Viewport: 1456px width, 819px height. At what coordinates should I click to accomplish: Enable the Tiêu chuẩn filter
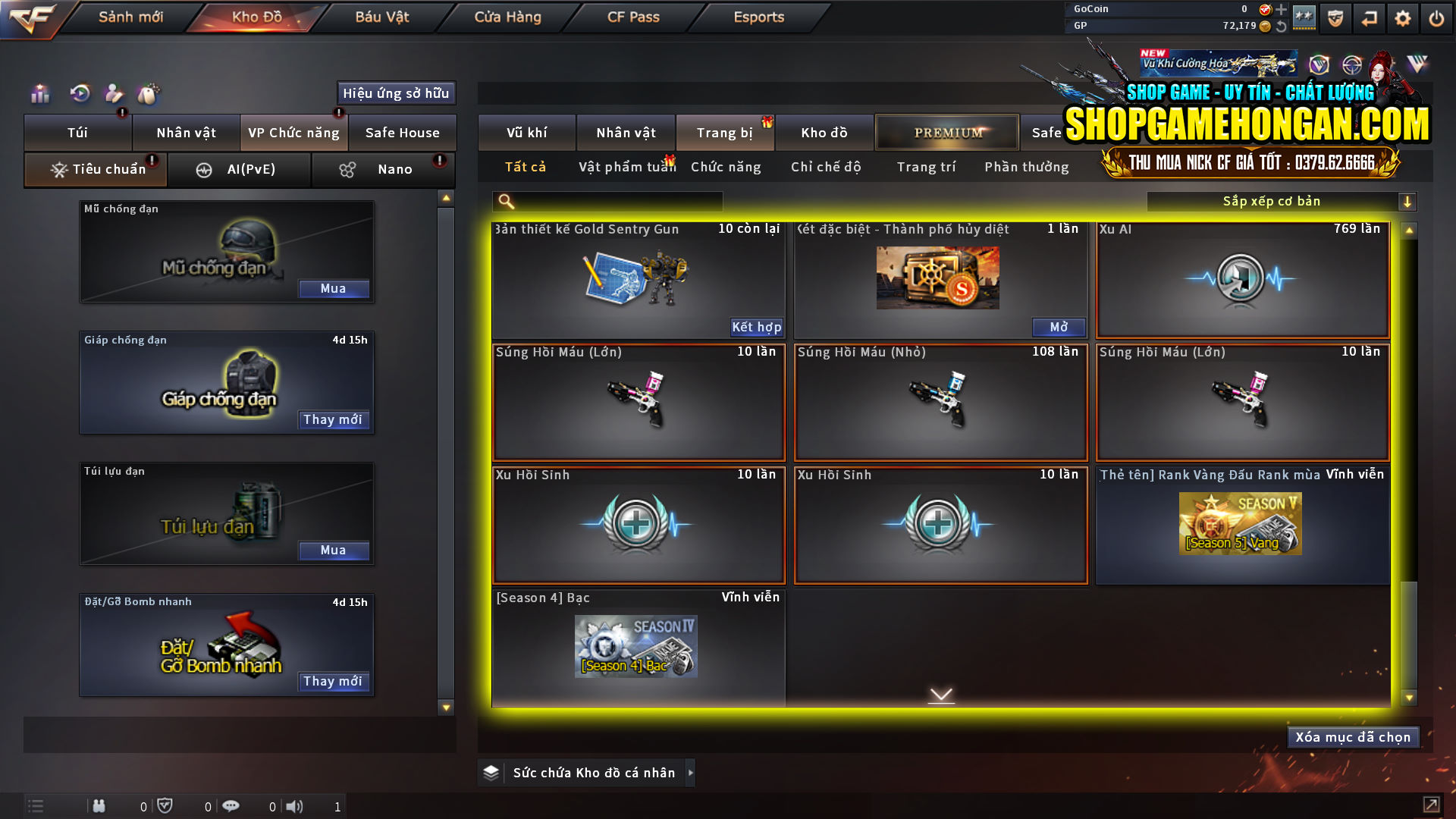pos(95,169)
